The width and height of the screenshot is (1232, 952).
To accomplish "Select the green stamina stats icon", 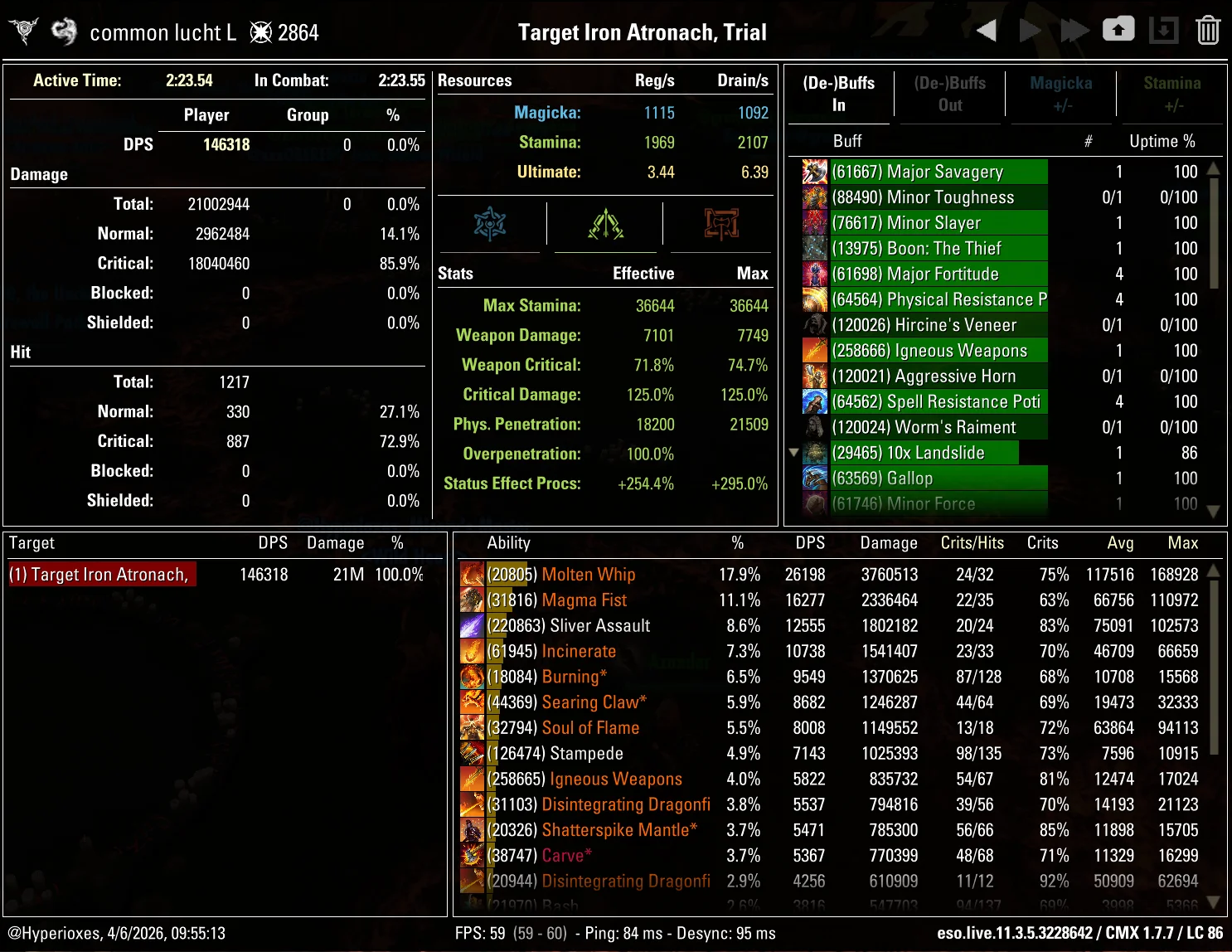I will pyautogui.click(x=605, y=224).
